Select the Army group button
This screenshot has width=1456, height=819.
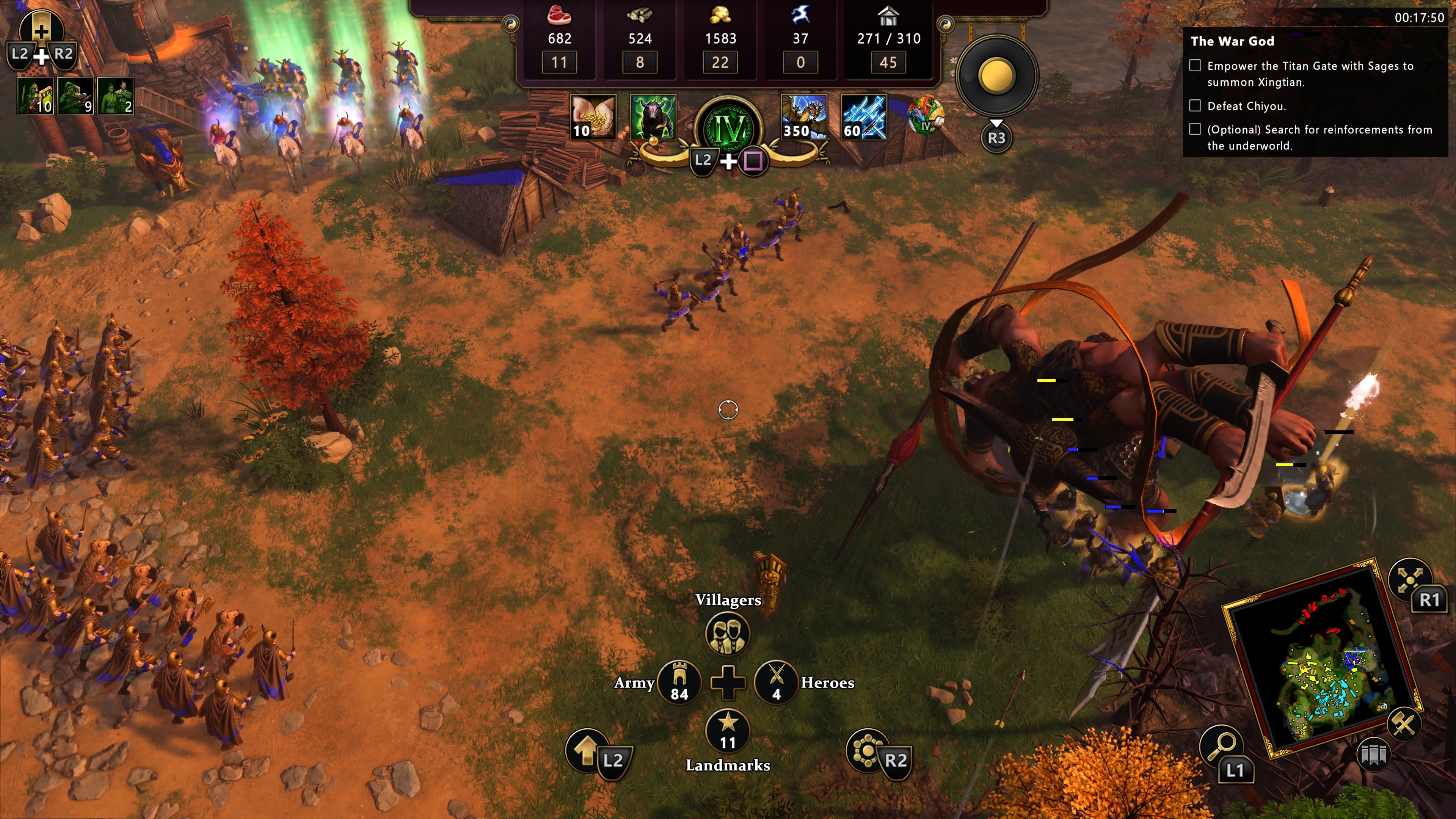pos(679,683)
